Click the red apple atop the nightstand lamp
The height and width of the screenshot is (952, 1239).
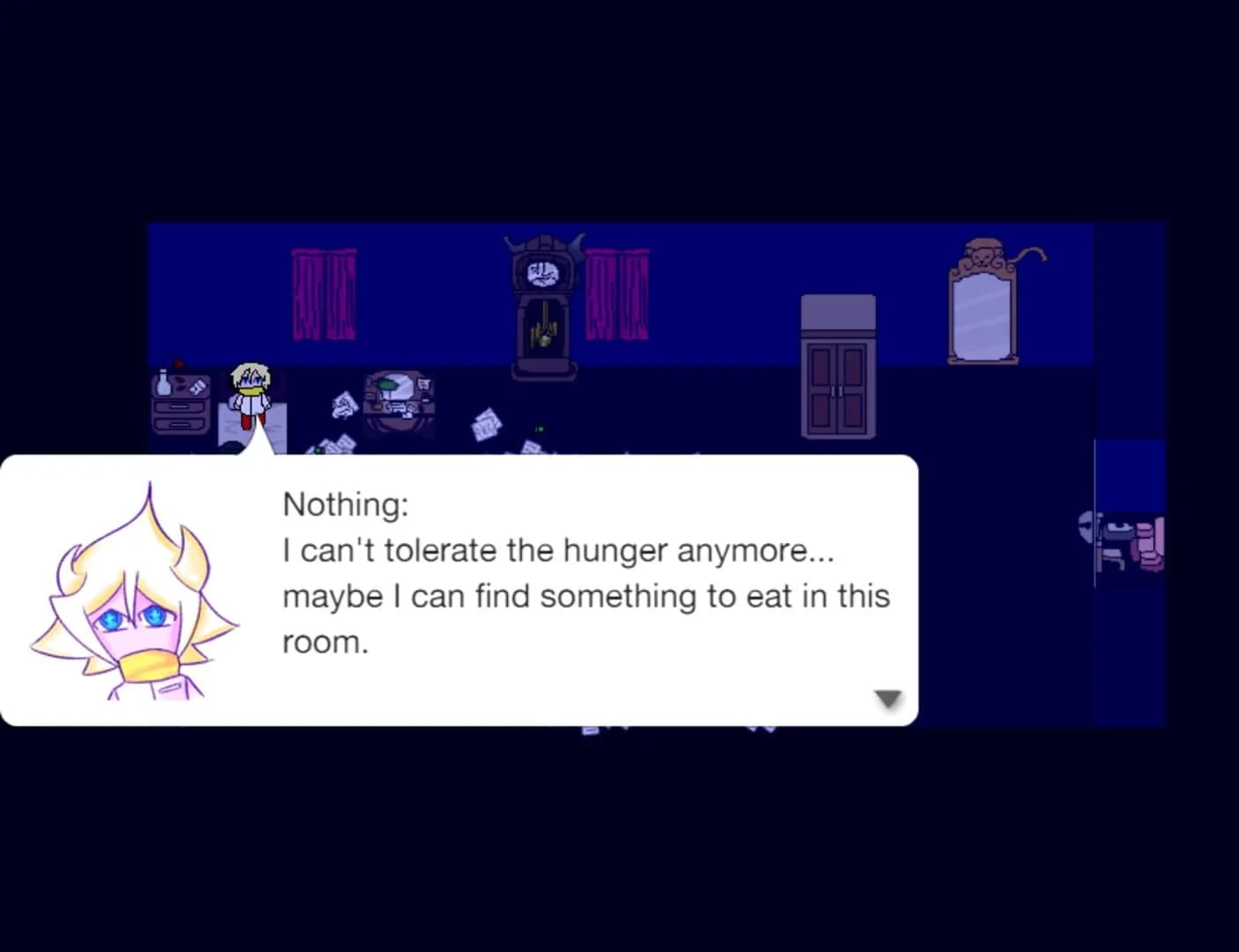(178, 363)
